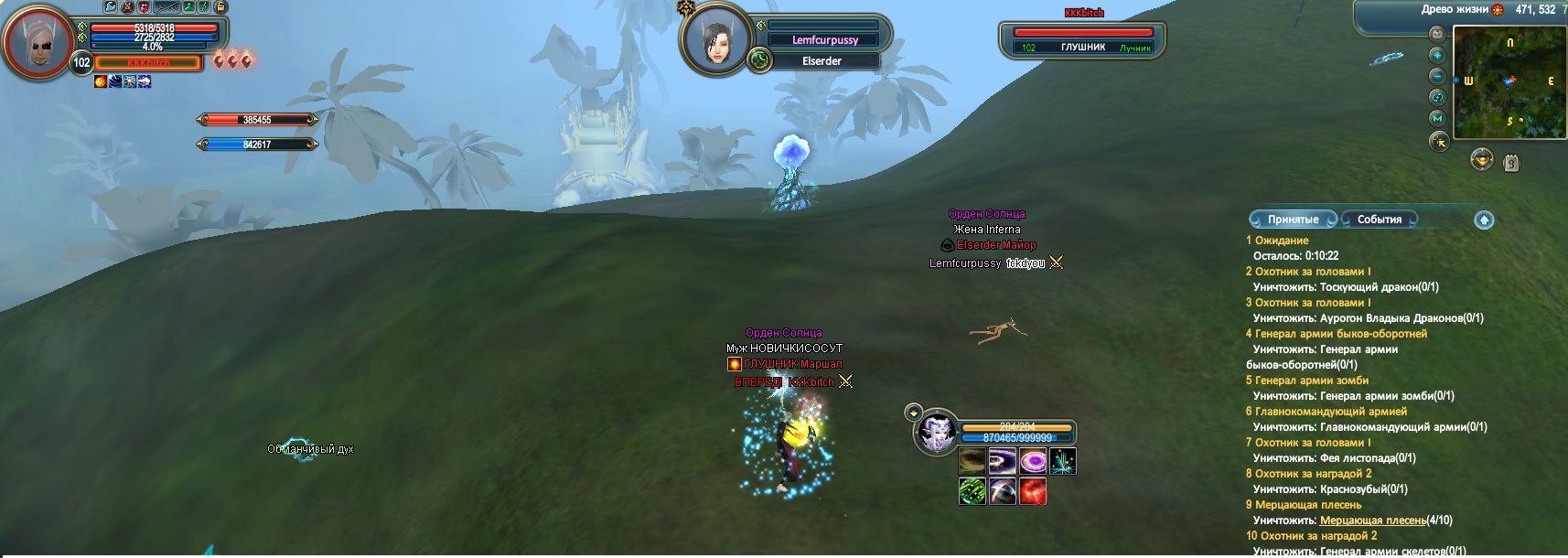Activate the pet's red cloud skill

(x=1033, y=491)
